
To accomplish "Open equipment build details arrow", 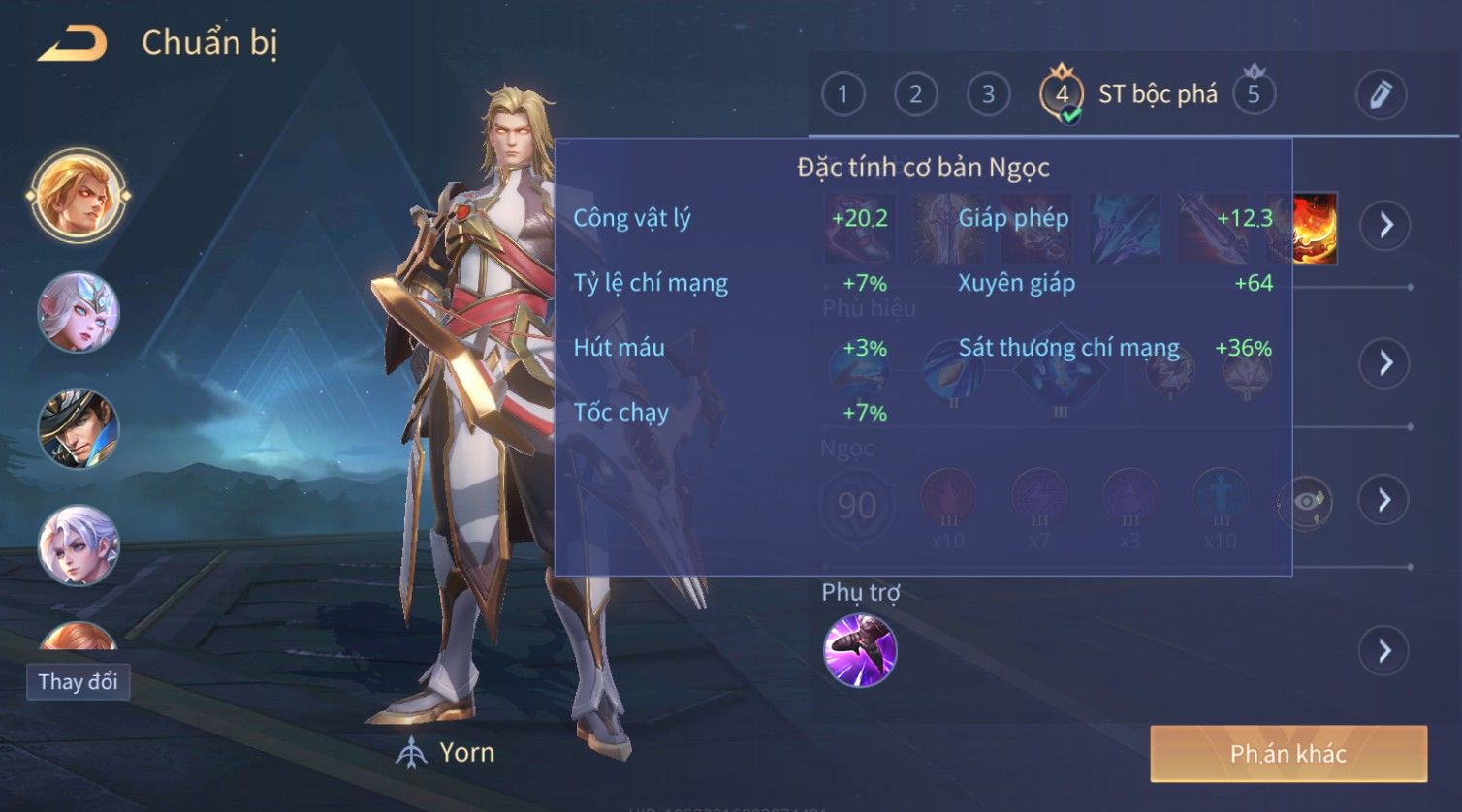I will point(1385,225).
